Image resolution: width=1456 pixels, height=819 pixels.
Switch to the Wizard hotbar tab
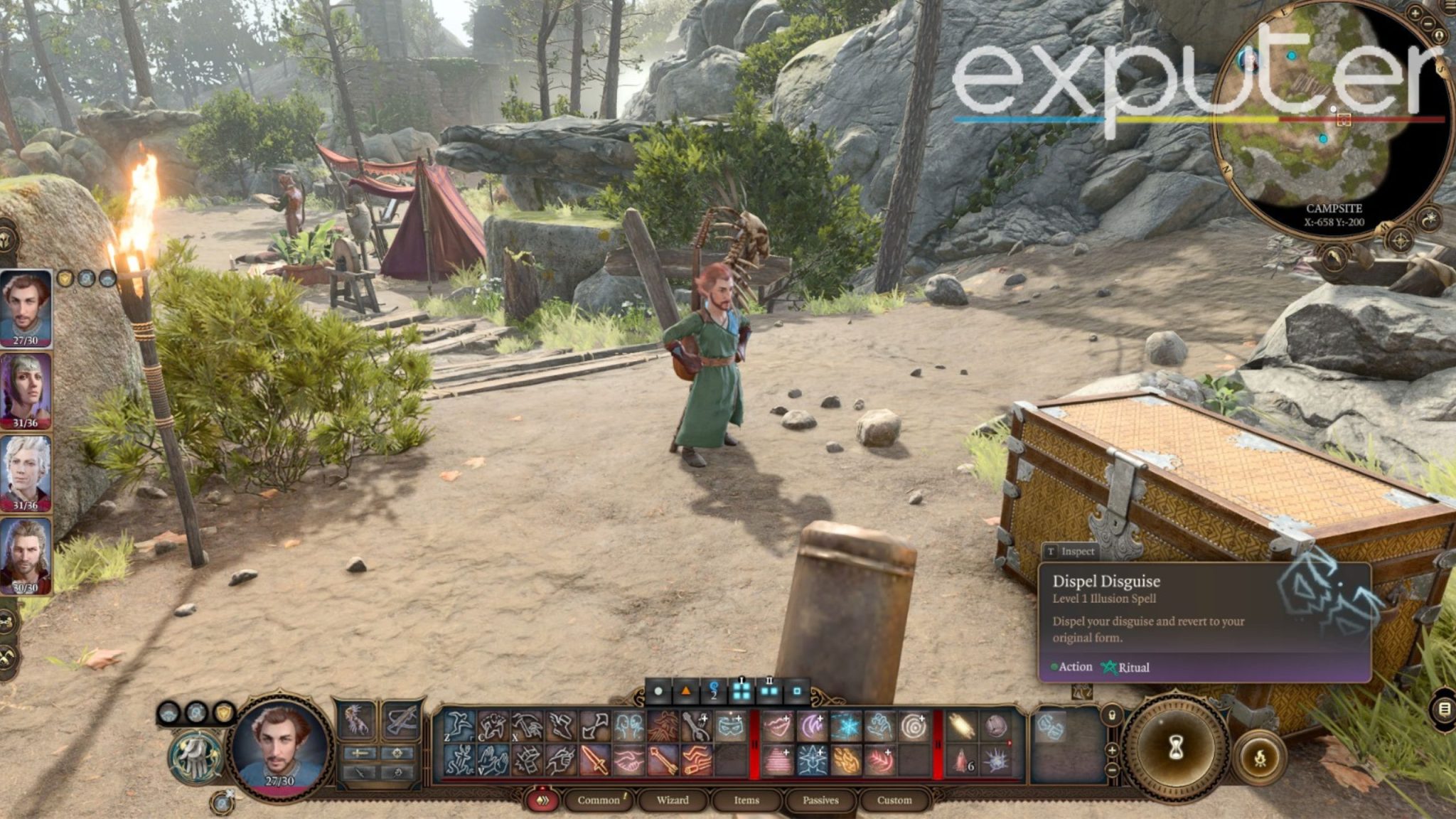pyautogui.click(x=672, y=800)
